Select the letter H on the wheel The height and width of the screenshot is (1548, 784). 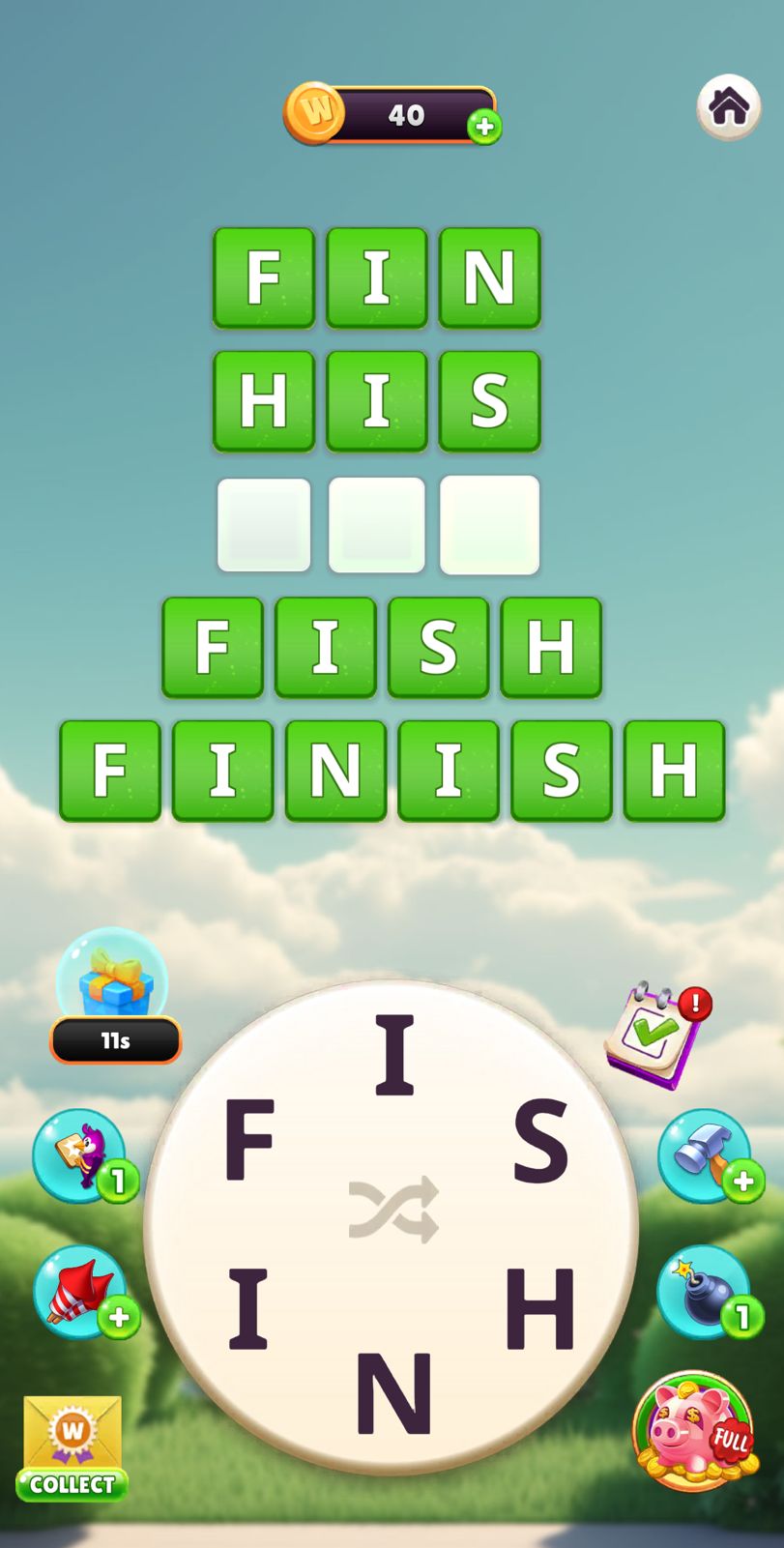[540, 1308]
